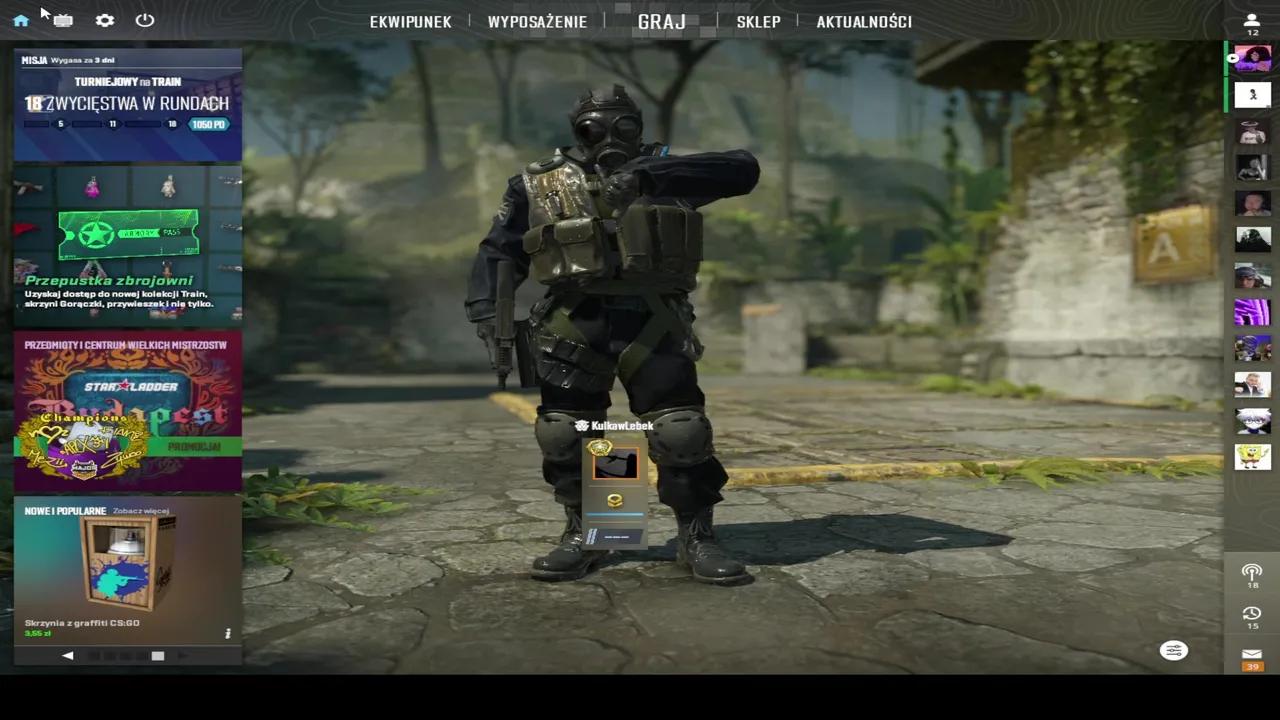Select EKWIPUNEK in the top menu
Viewport: 1280px width, 720px height.
(x=410, y=21)
